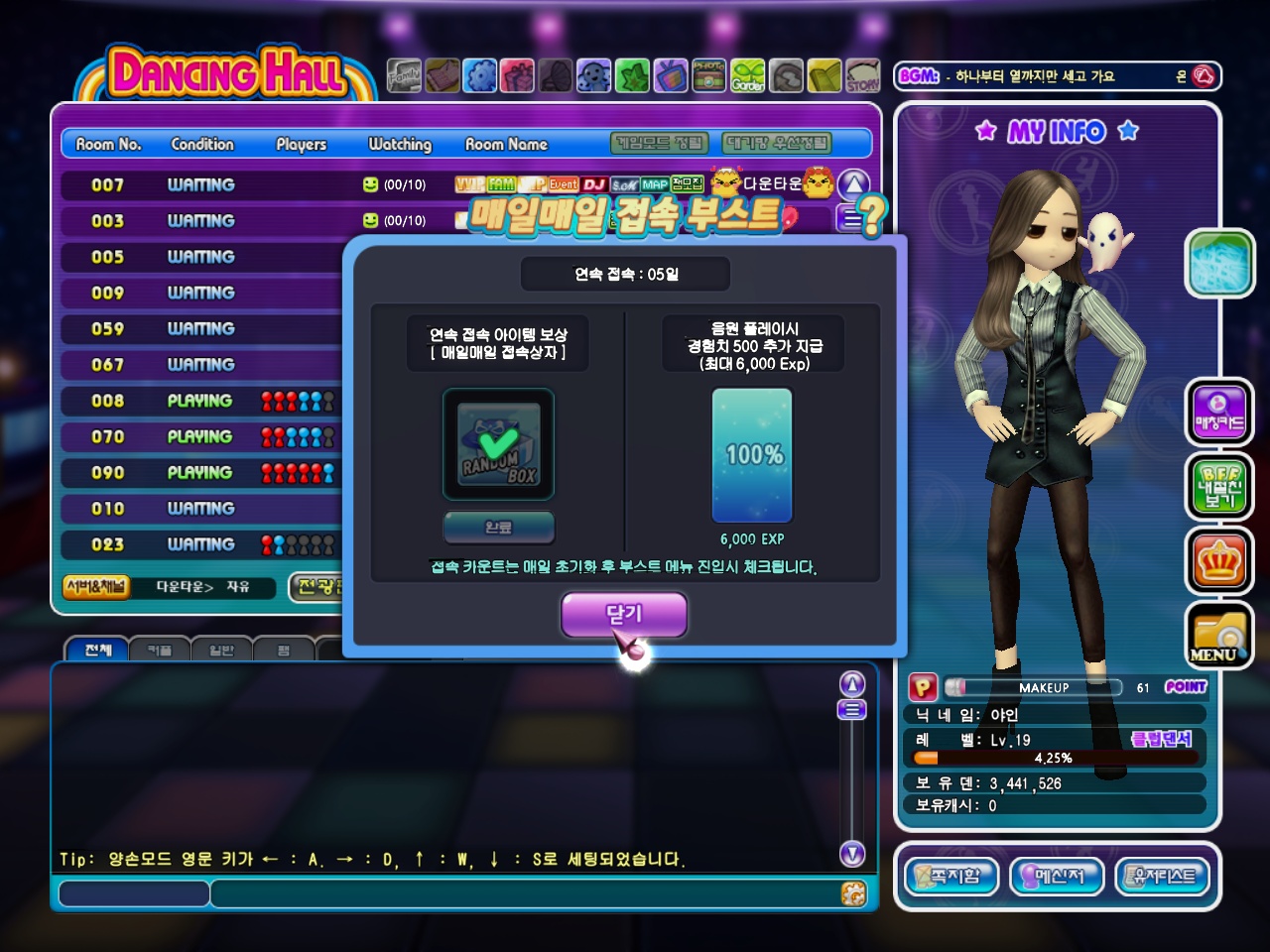
Task: Open the 서버&채널 server and channel selector
Action: pyautogui.click(x=96, y=587)
